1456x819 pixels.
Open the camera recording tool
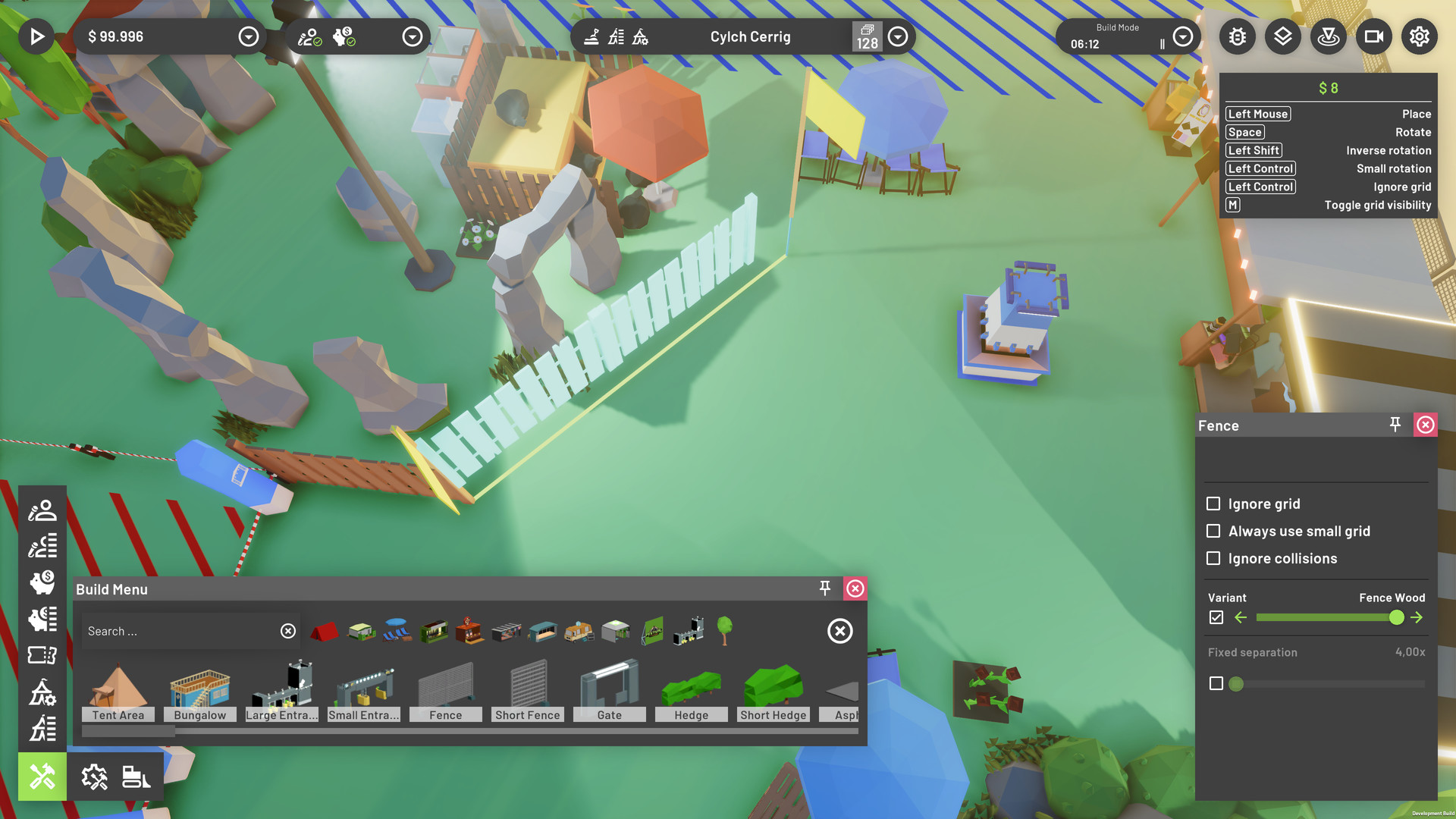(1374, 36)
